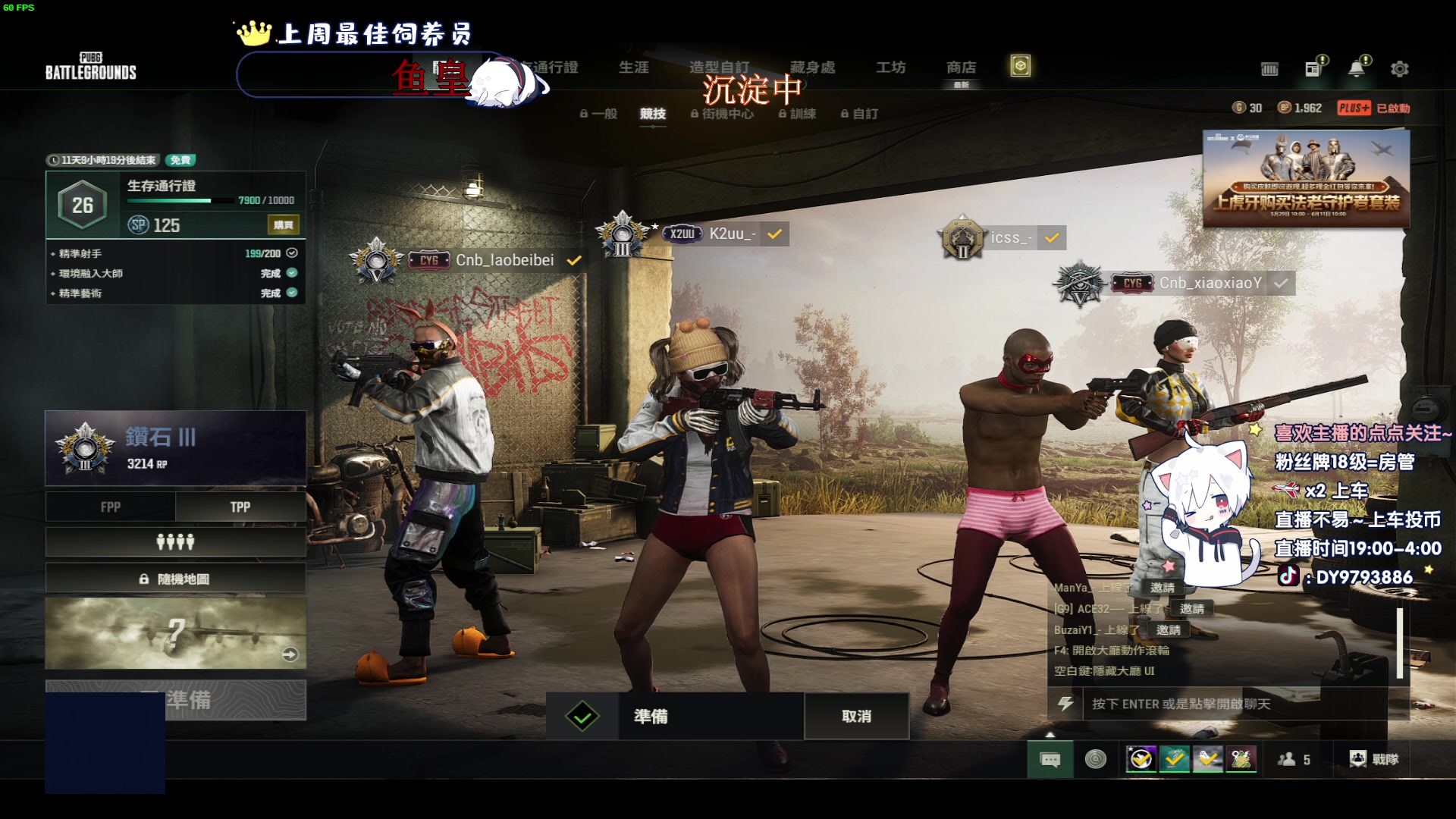Open the friends list showing 5
The width and height of the screenshot is (1456, 819).
[x=1294, y=759]
